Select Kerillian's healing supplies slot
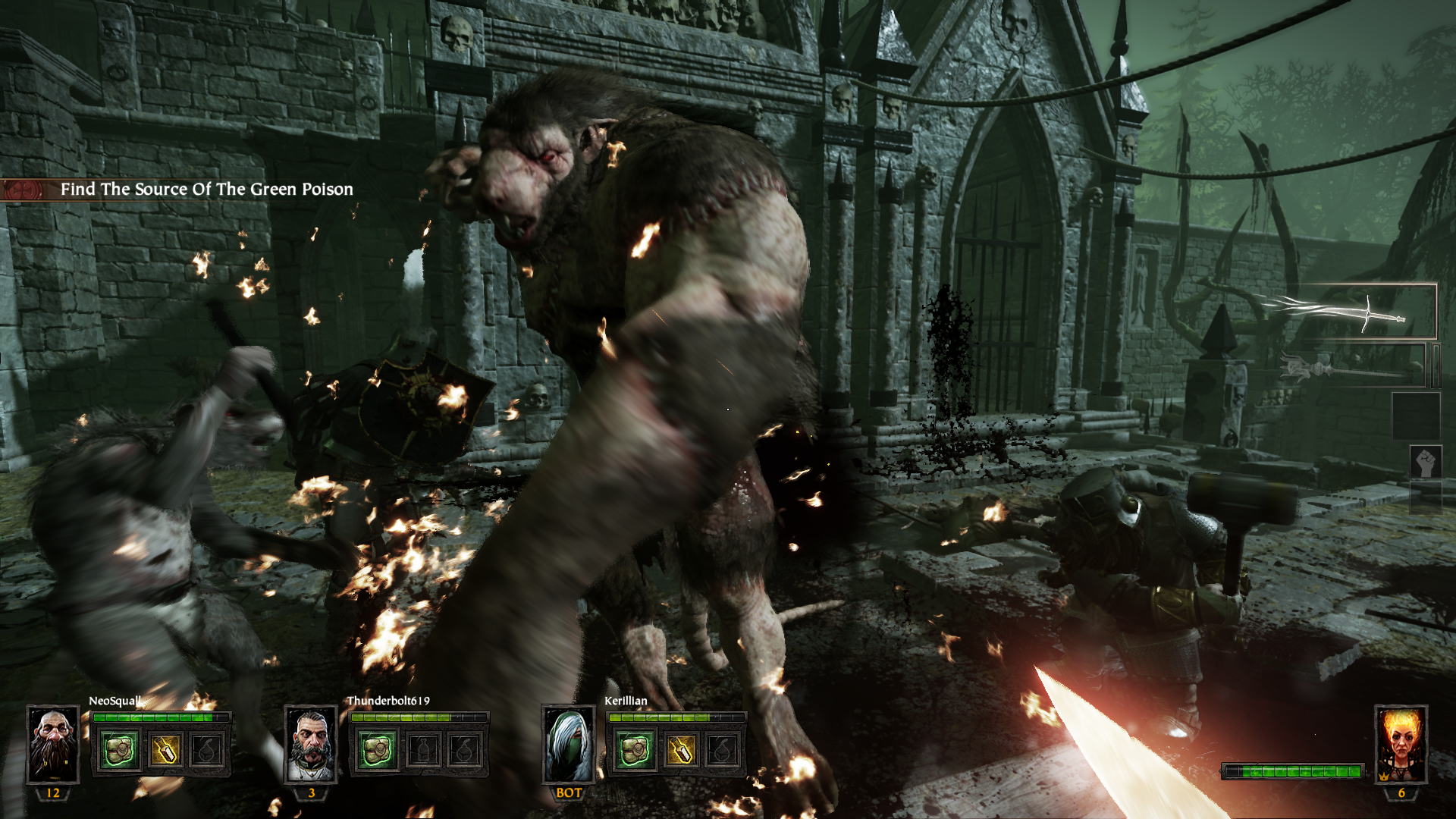The image size is (1456, 819). (635, 751)
